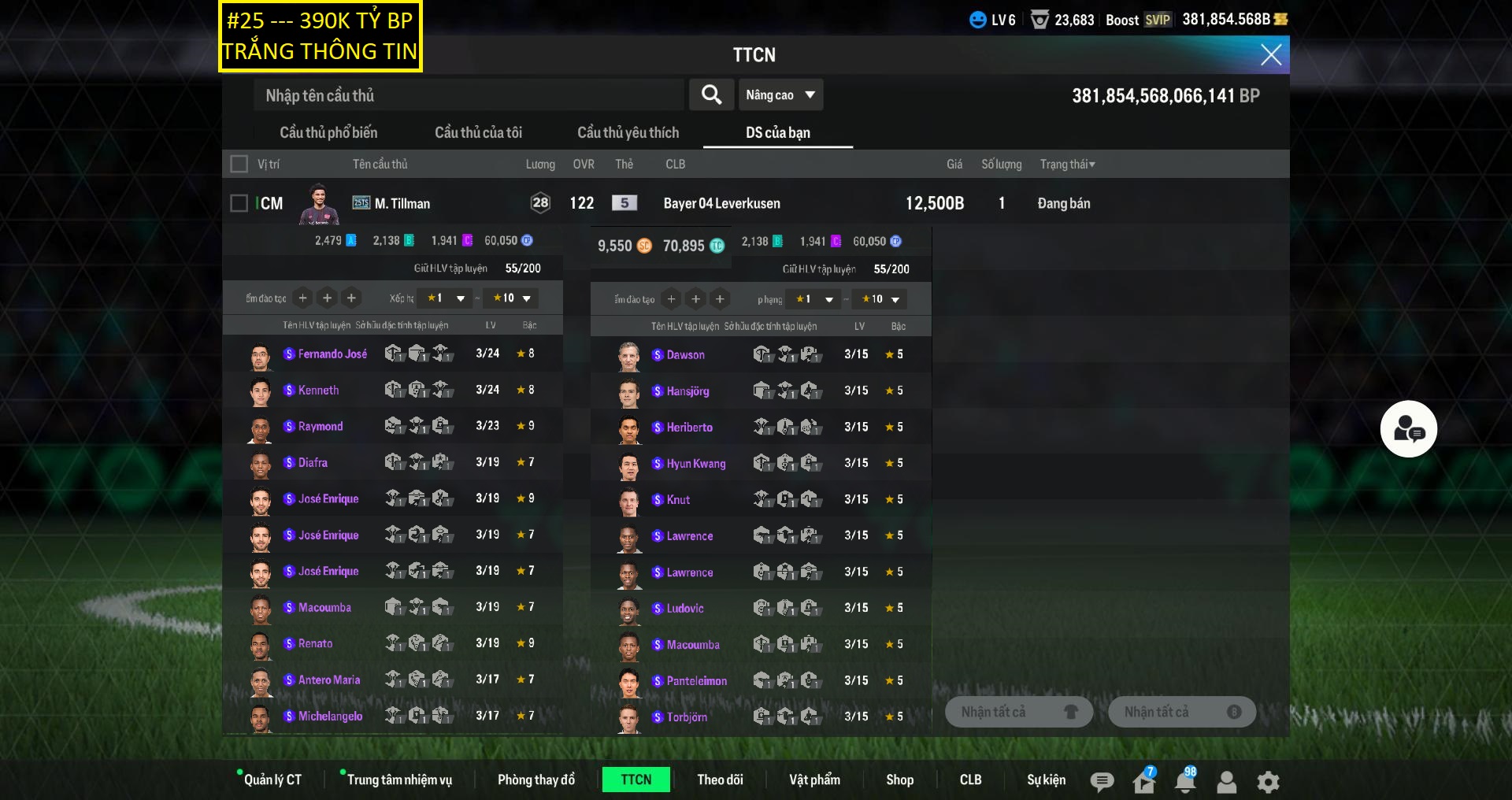This screenshot has height=800, width=1512.
Task: Open the Shop menu
Action: pyautogui.click(x=899, y=780)
